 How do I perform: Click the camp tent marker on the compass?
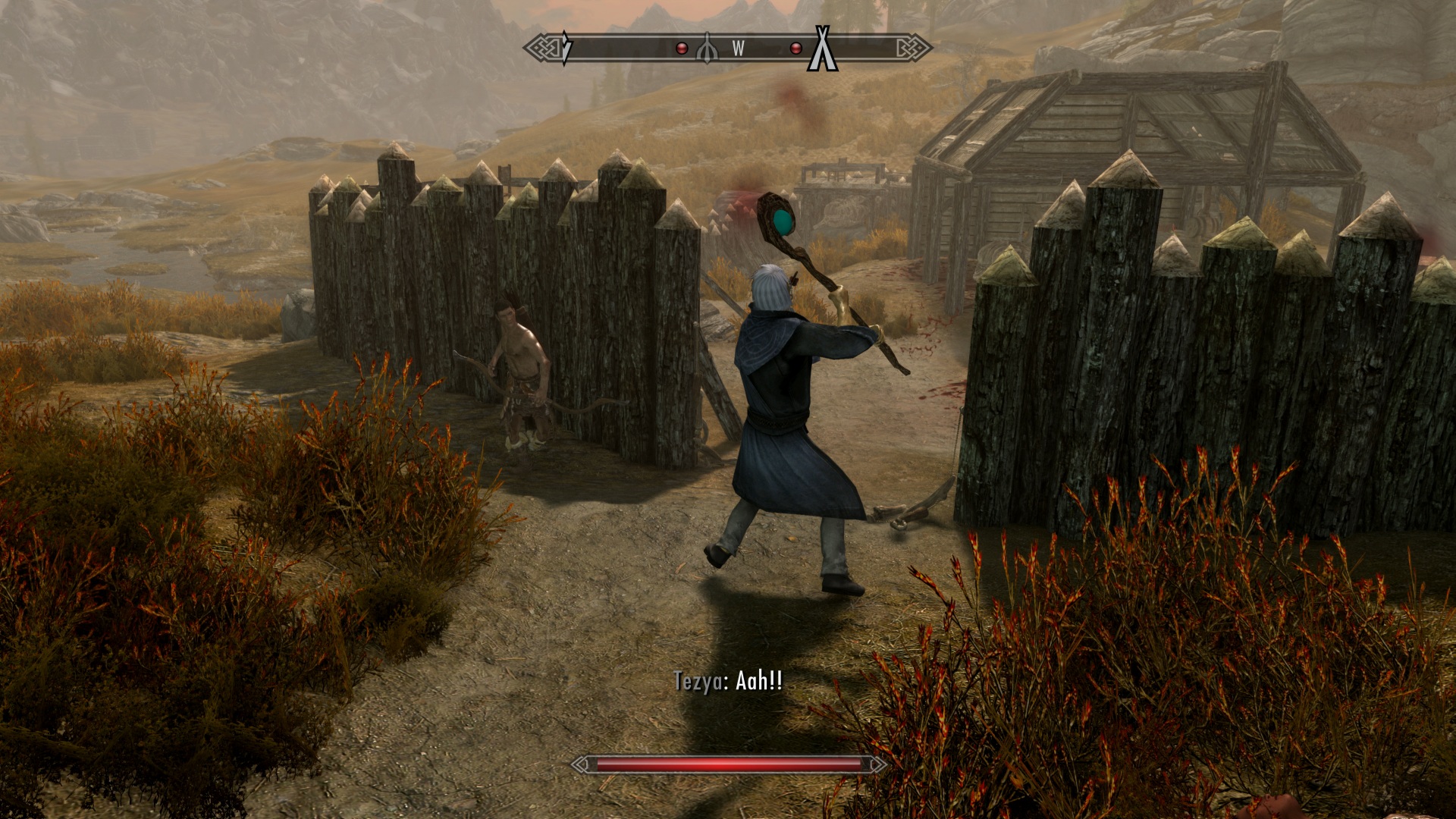coord(822,49)
